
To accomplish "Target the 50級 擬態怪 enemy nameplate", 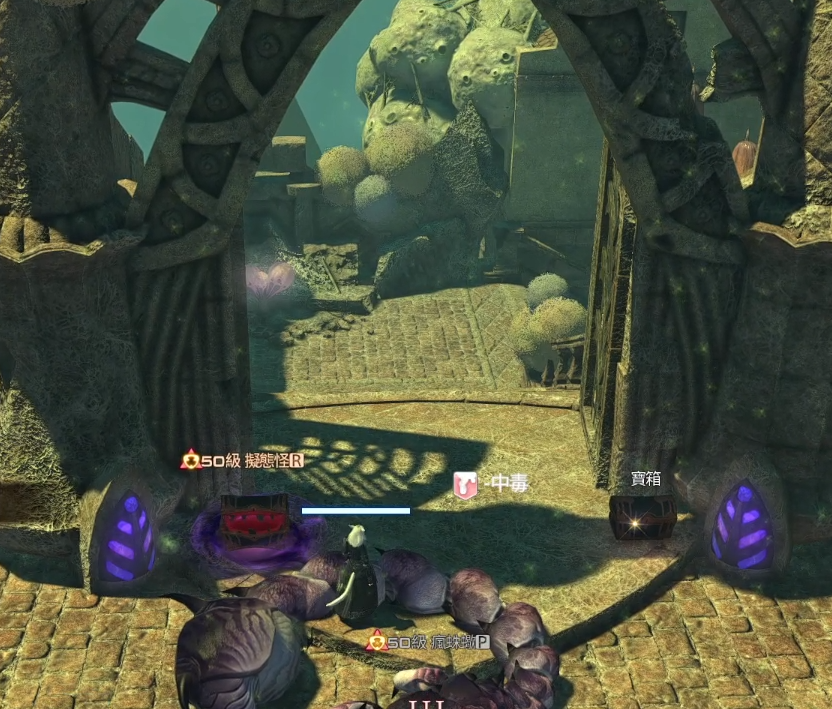I will click(242, 460).
